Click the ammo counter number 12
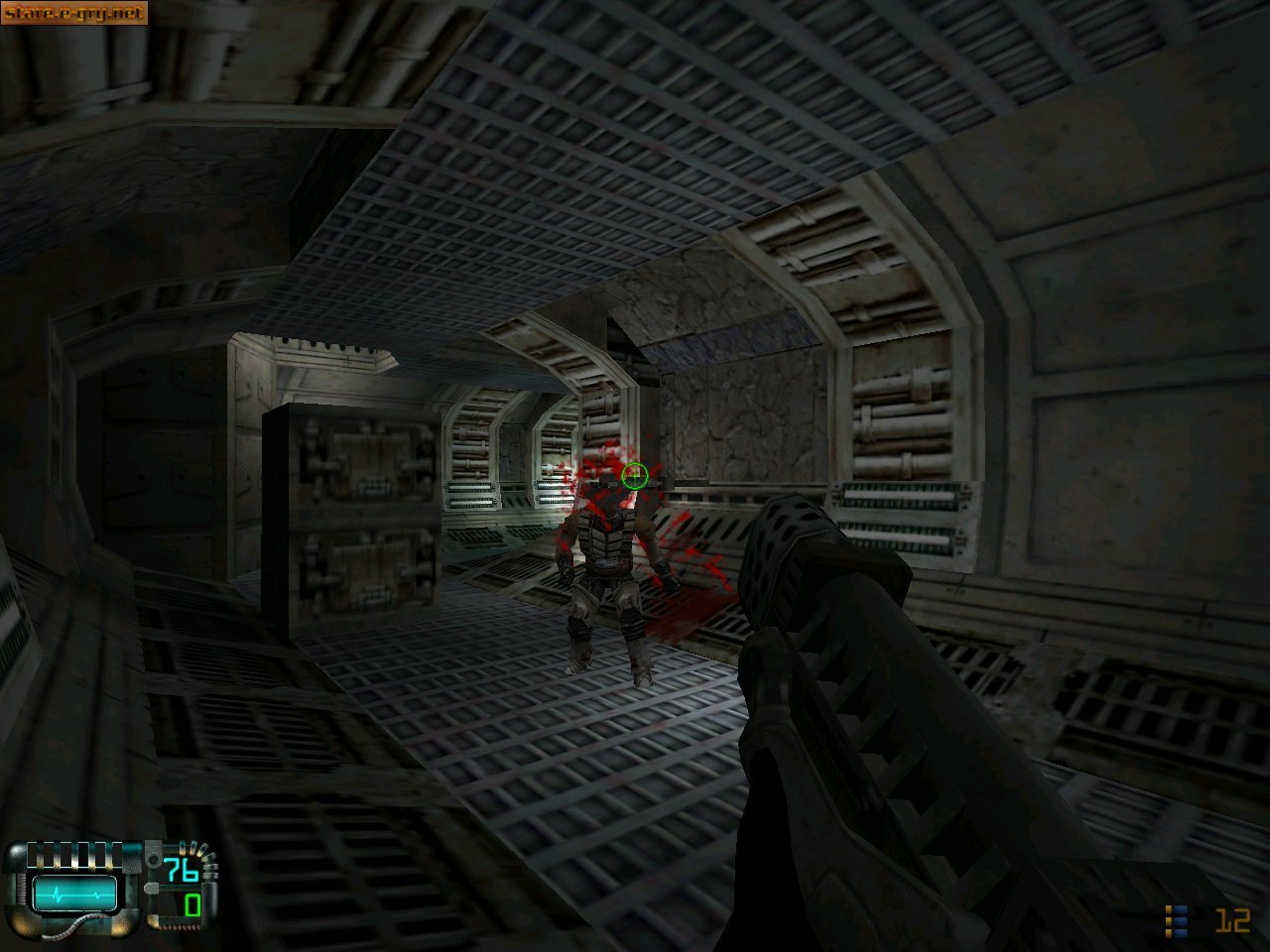Viewport: 1270px width, 952px height. [x=1231, y=920]
